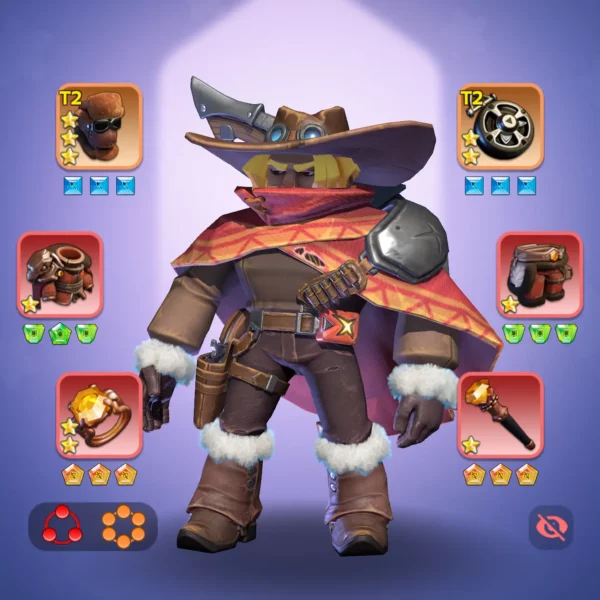
Task: Select the leg armor pants slot
Action: point(540,274)
